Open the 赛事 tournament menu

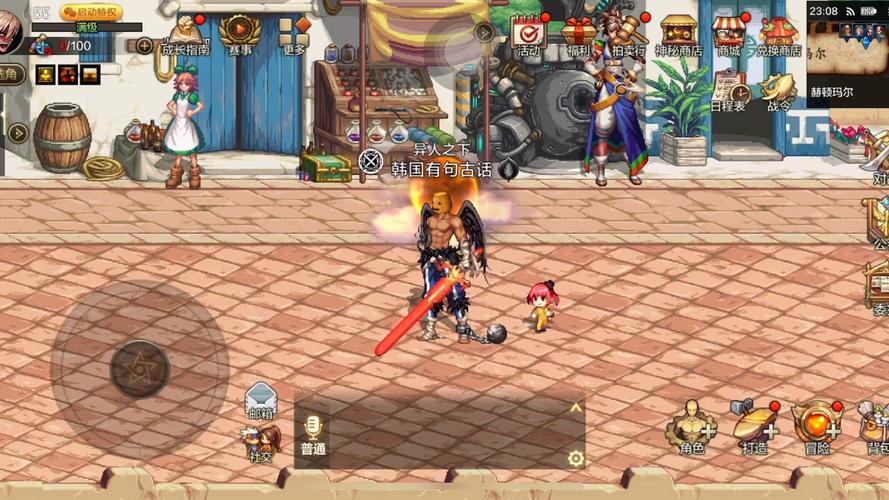click(240, 33)
